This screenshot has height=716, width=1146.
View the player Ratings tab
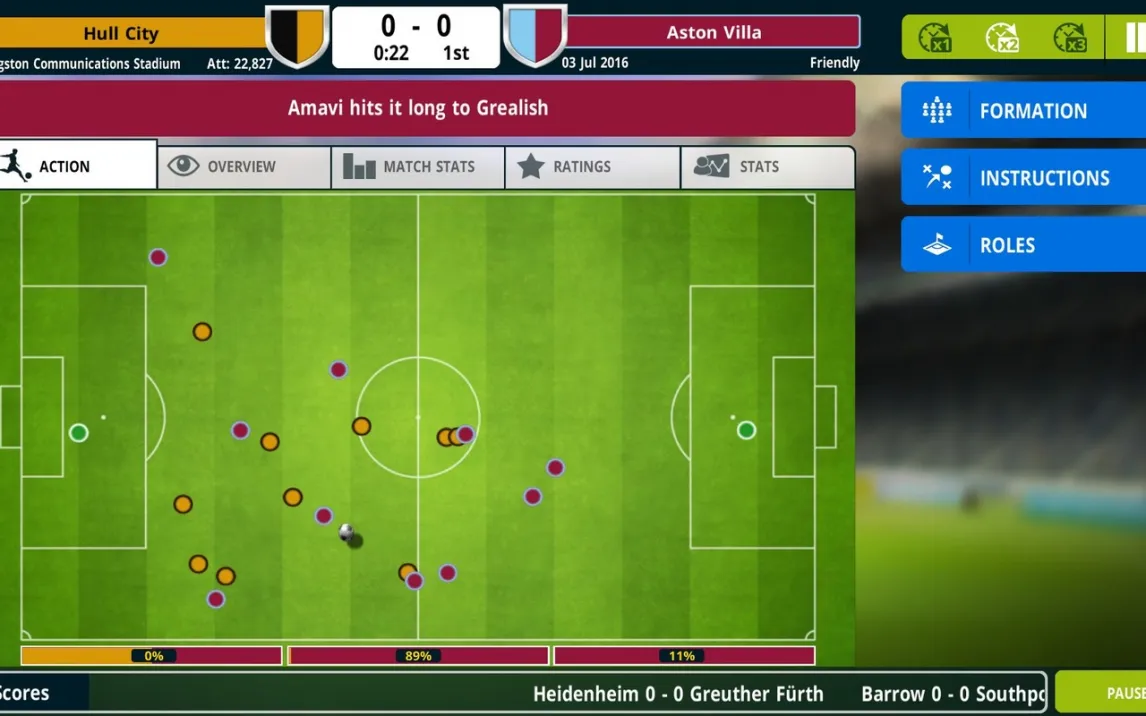592,167
